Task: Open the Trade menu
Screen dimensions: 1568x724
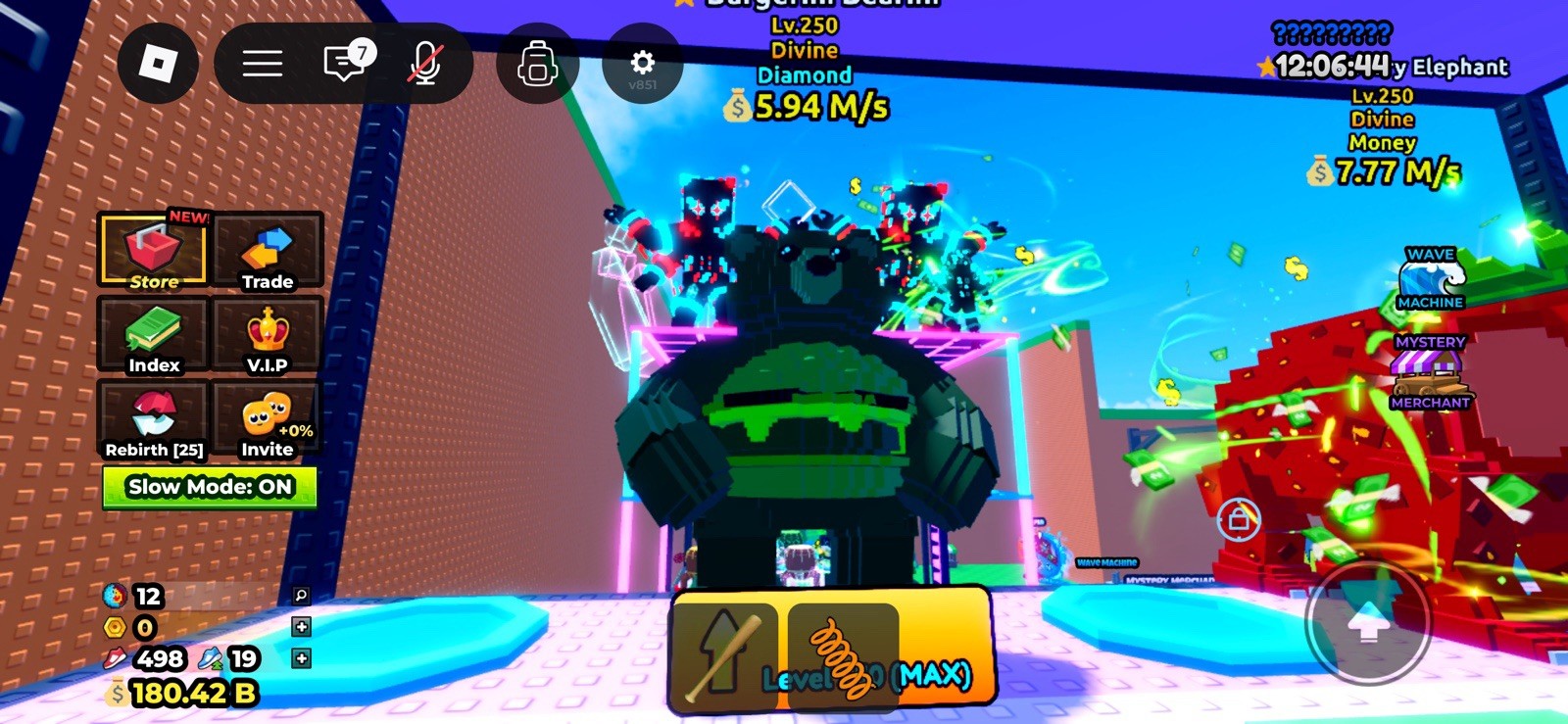Action: (x=269, y=252)
